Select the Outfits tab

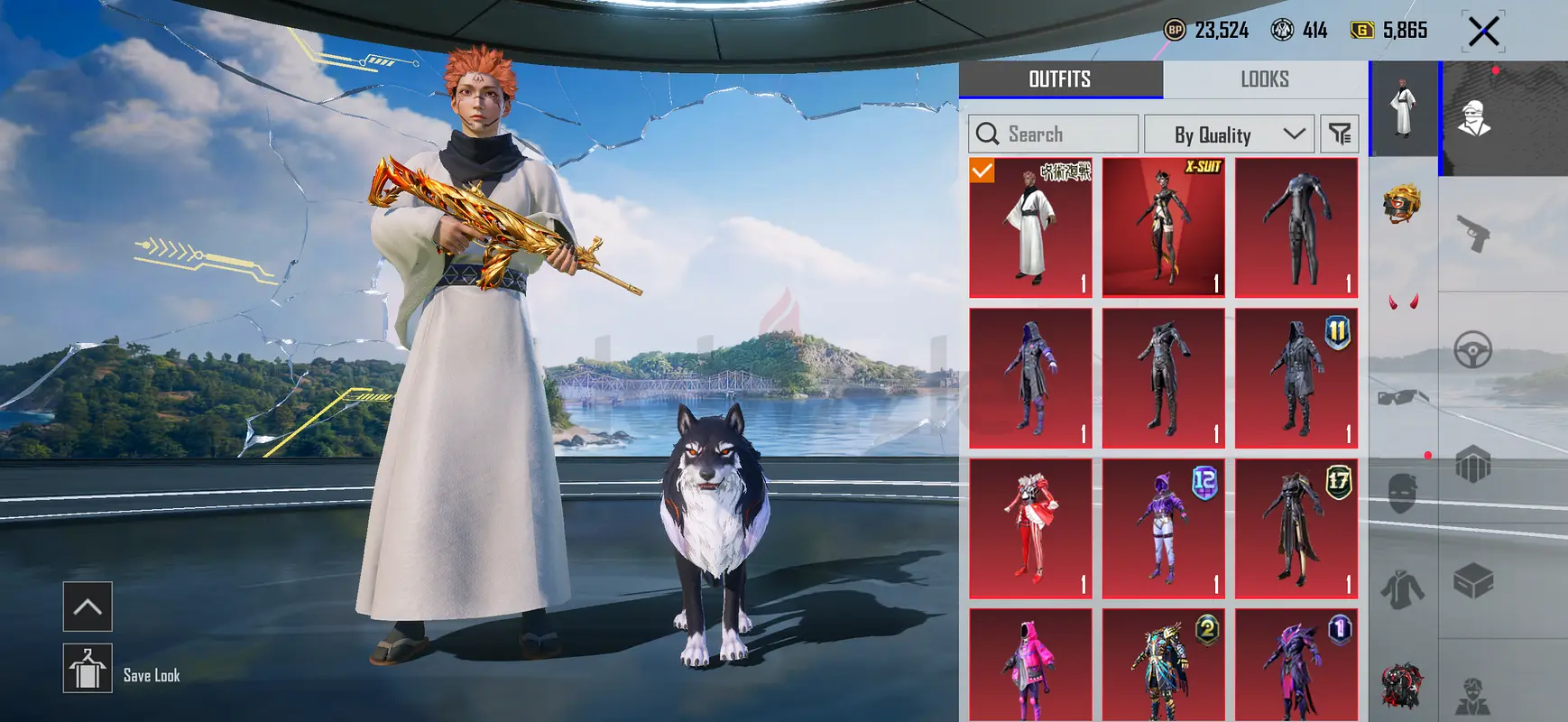1060,79
